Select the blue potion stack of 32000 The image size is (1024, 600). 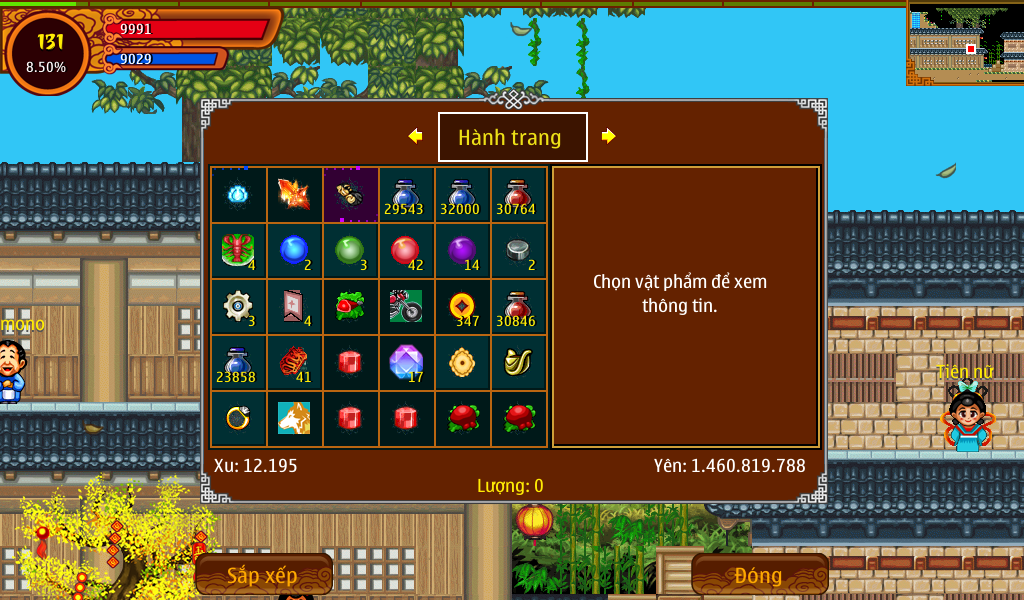462,195
